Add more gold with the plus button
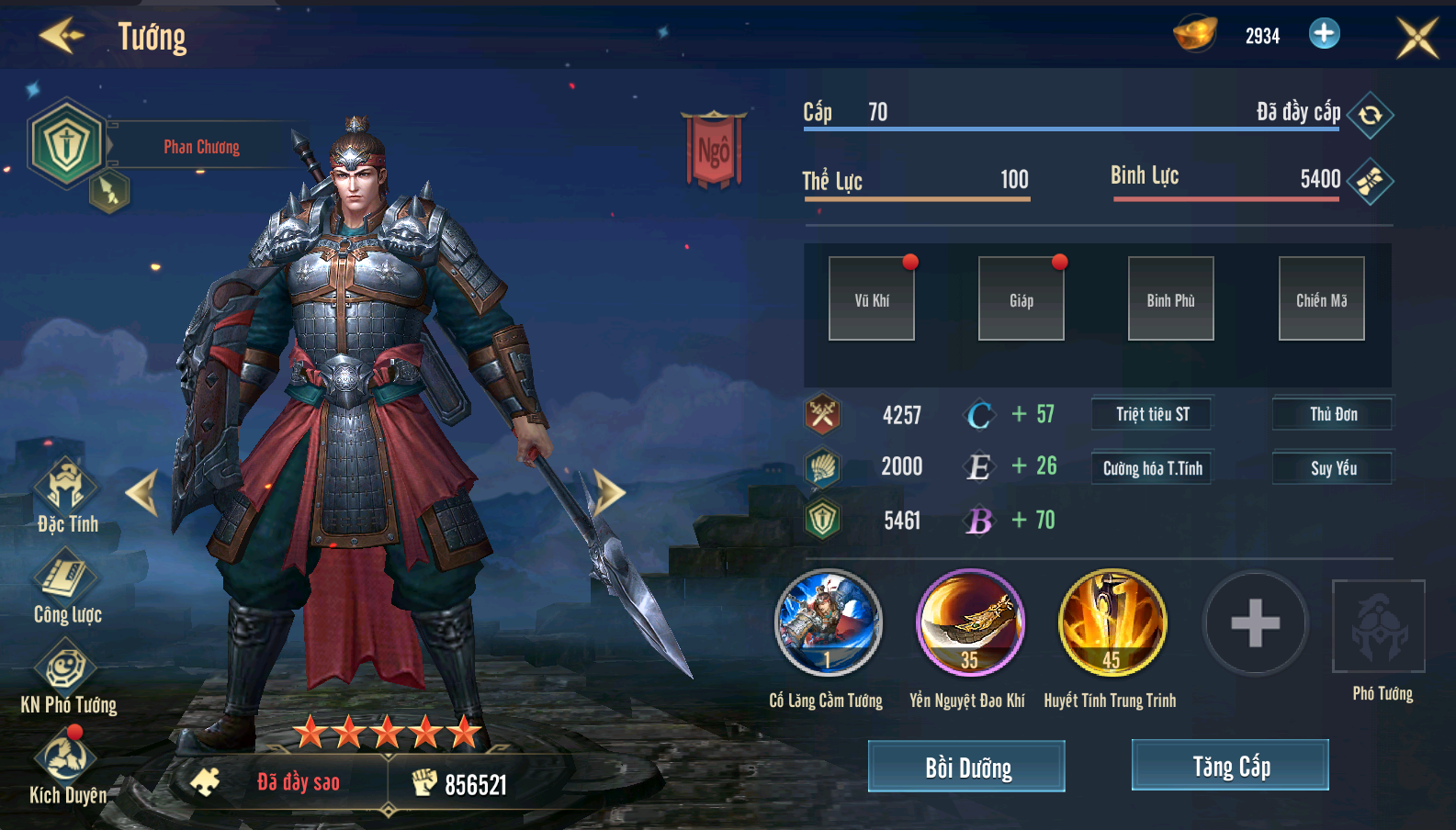The image size is (1456, 830). pyautogui.click(x=1324, y=34)
